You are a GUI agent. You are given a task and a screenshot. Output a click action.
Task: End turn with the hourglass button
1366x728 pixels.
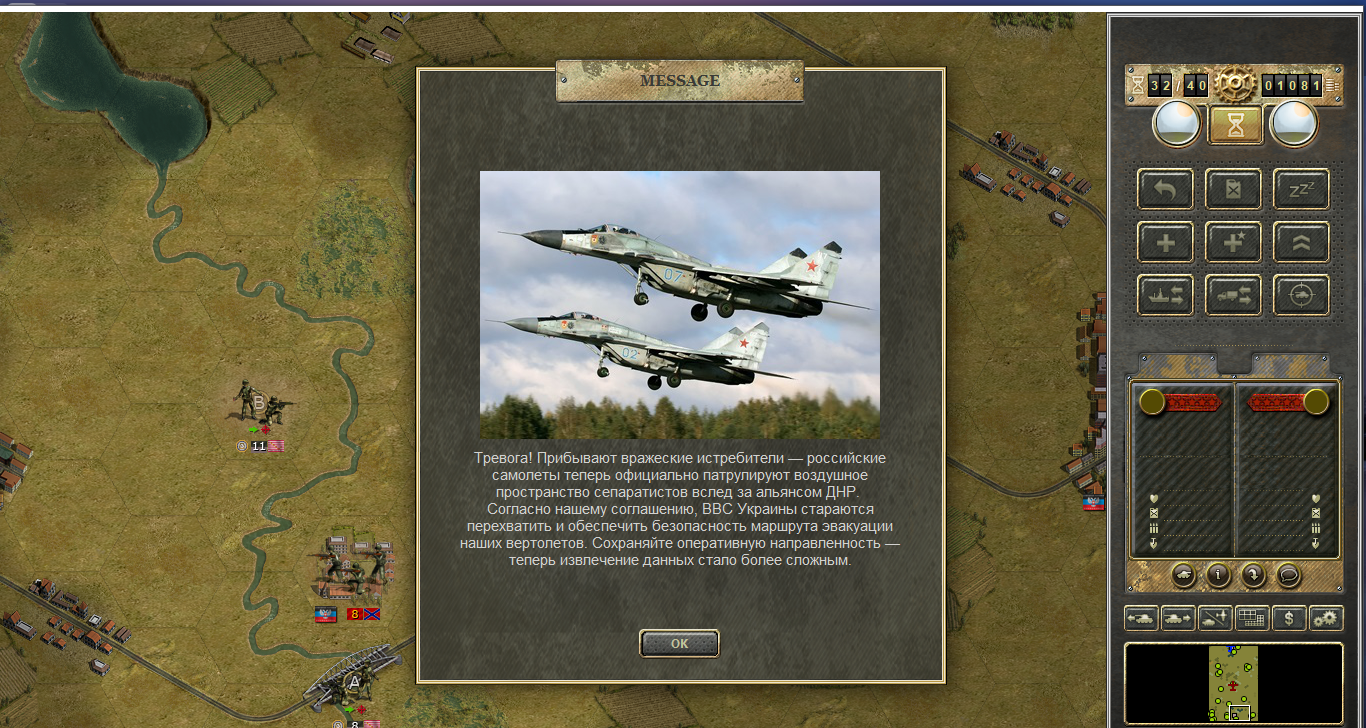click(1233, 124)
